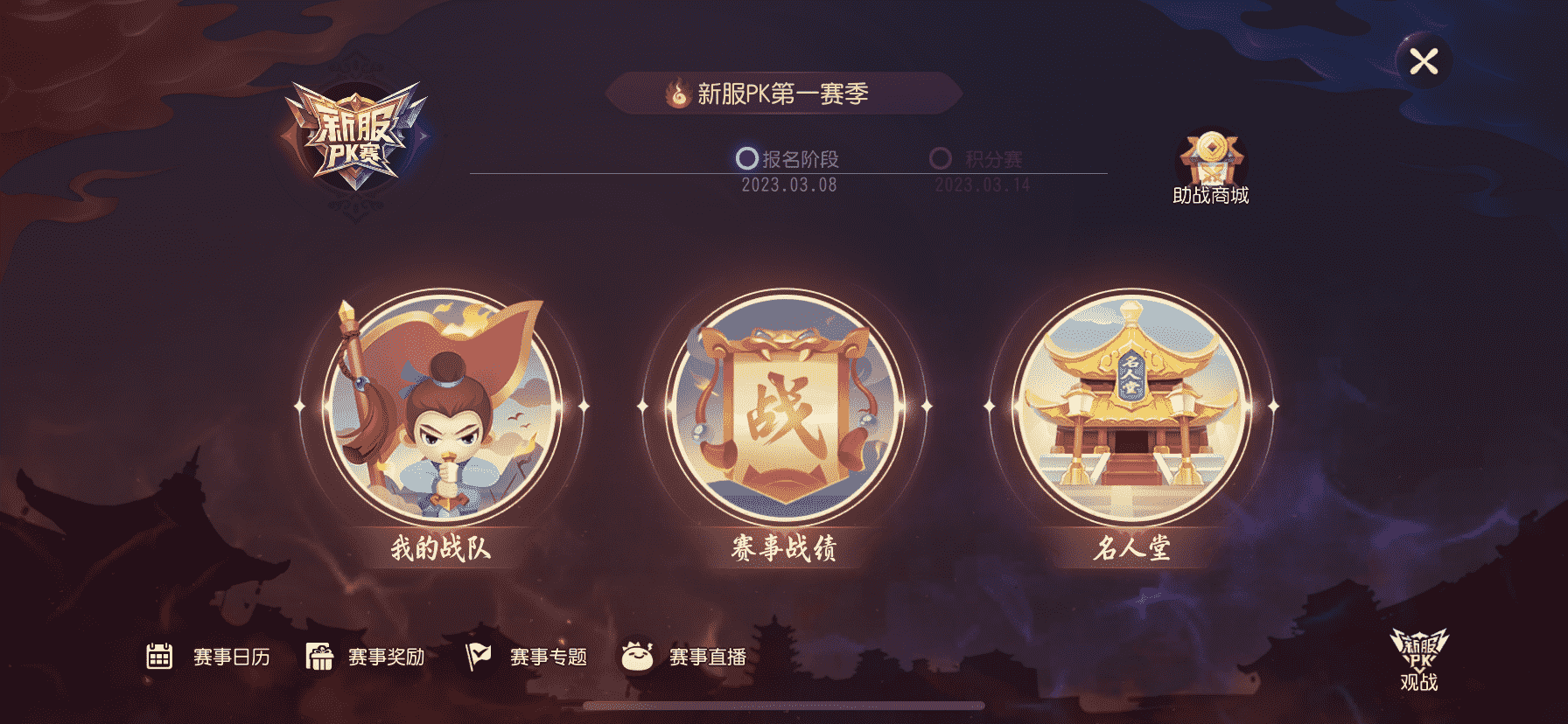Click the arrow next to 赛事战绩 circle
Image resolution: width=1568 pixels, height=724 pixels.
click(926, 404)
